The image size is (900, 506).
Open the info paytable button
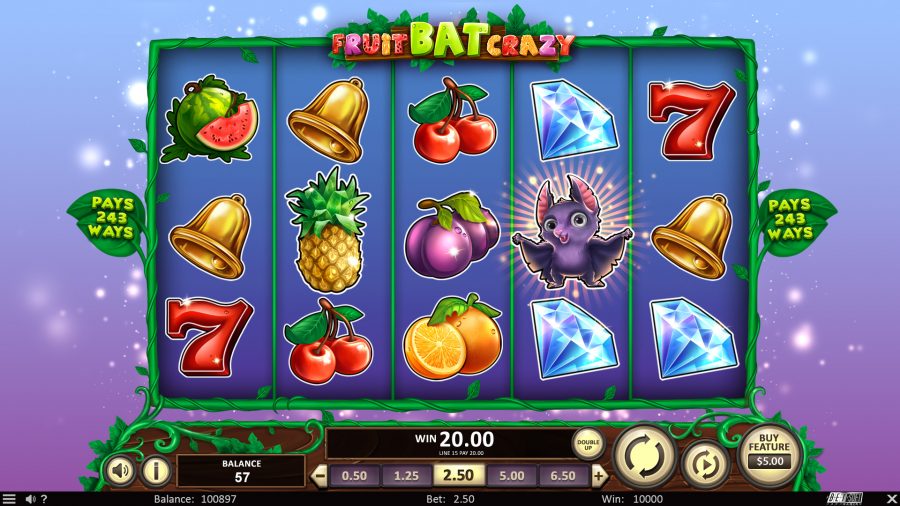[155, 470]
